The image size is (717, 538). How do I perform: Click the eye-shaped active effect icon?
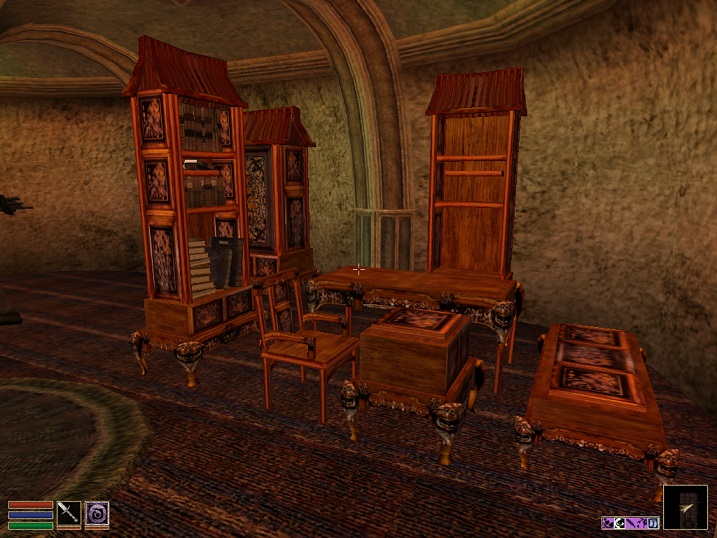point(620,523)
